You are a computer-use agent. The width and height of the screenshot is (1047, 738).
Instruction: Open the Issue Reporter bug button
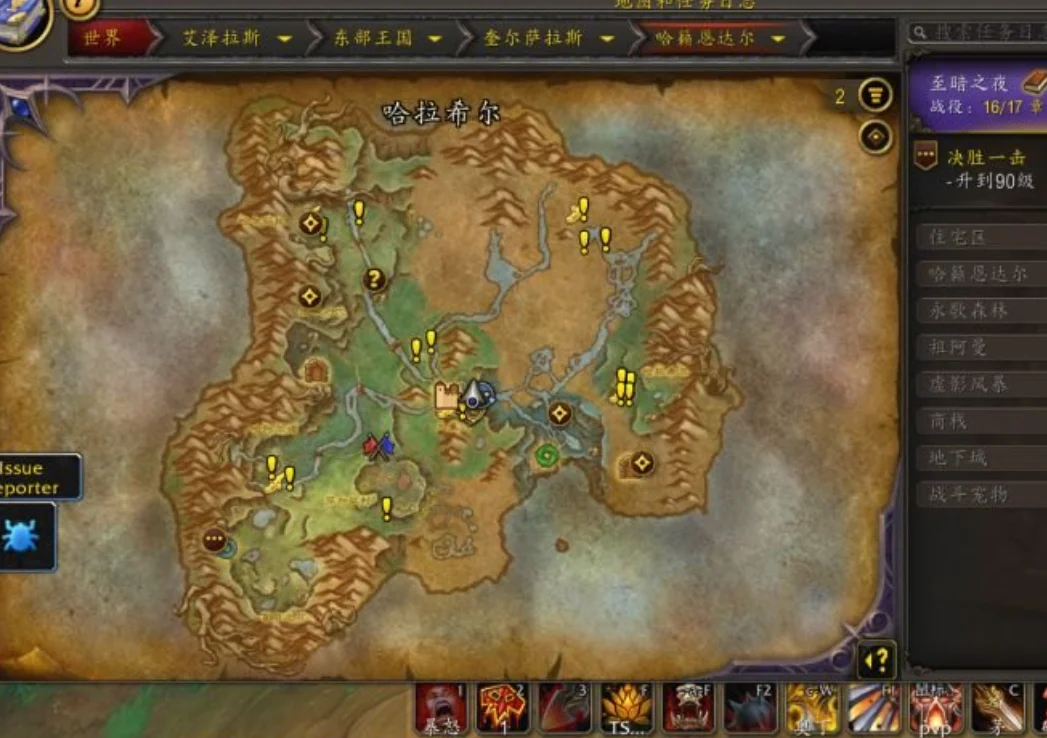tap(22, 536)
